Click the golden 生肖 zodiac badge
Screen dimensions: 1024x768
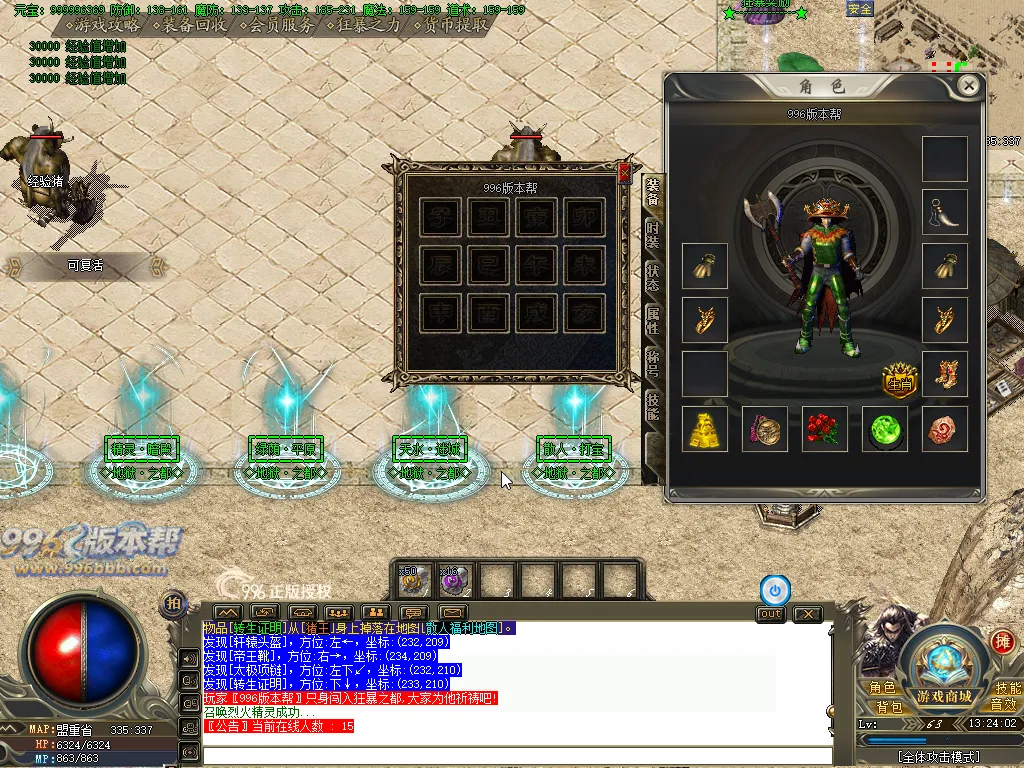(899, 378)
